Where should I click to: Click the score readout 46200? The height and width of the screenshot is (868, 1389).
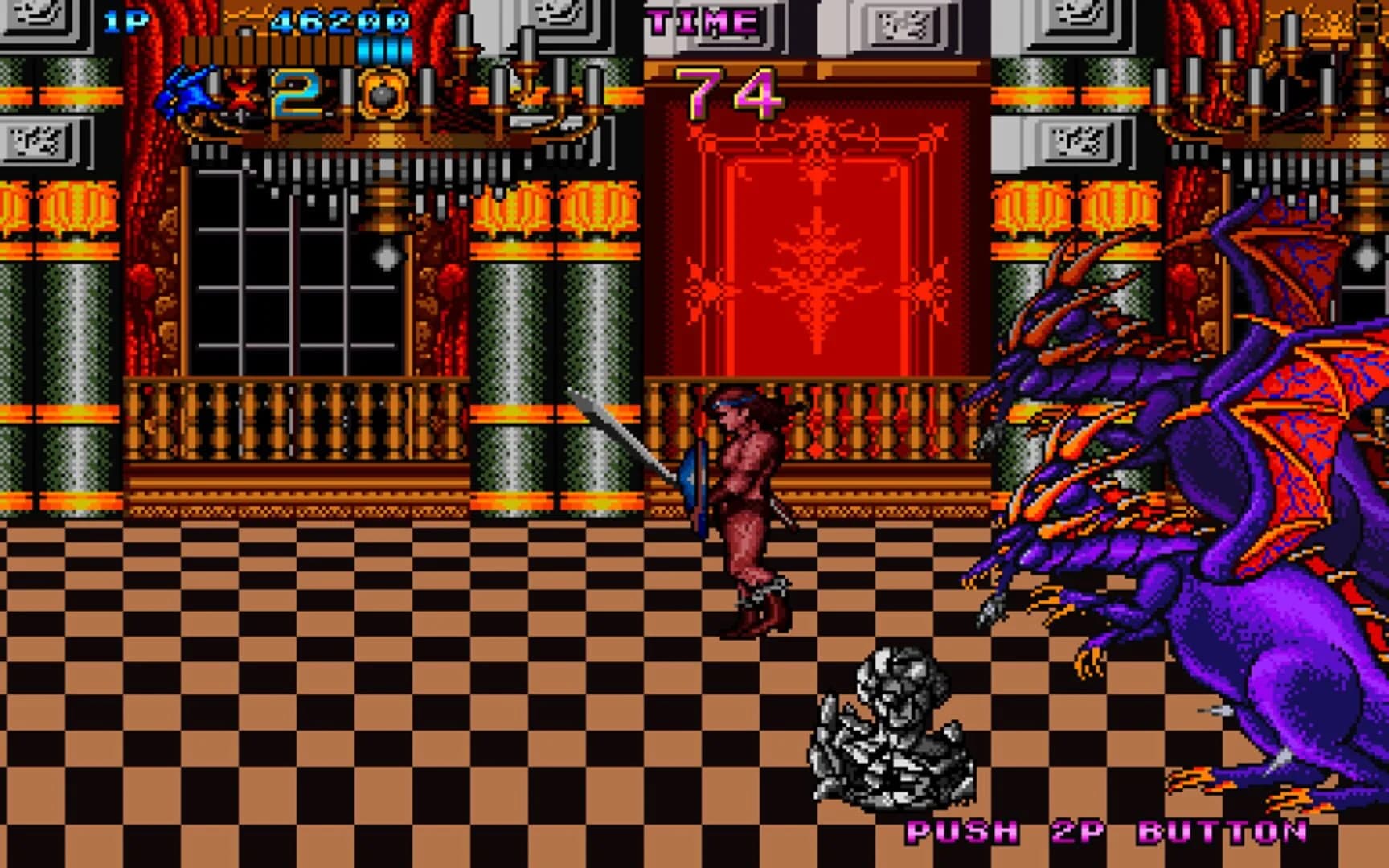(338, 18)
